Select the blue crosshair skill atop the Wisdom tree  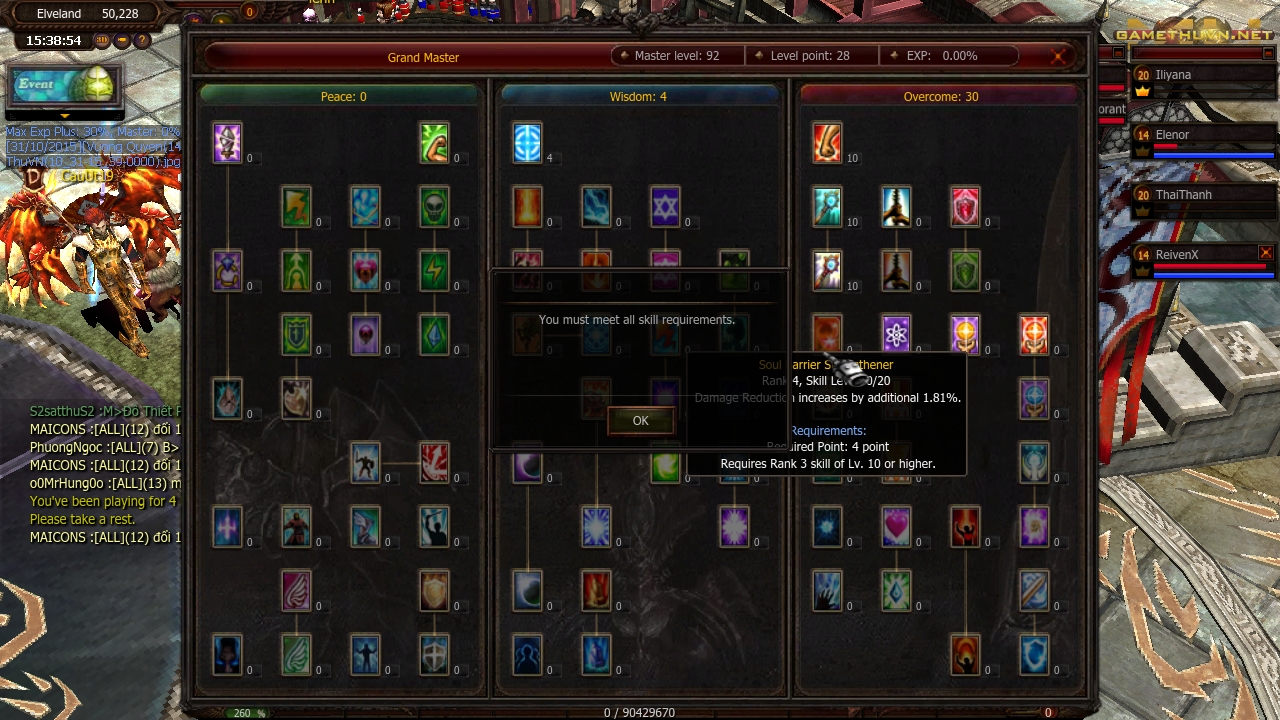tap(529, 141)
